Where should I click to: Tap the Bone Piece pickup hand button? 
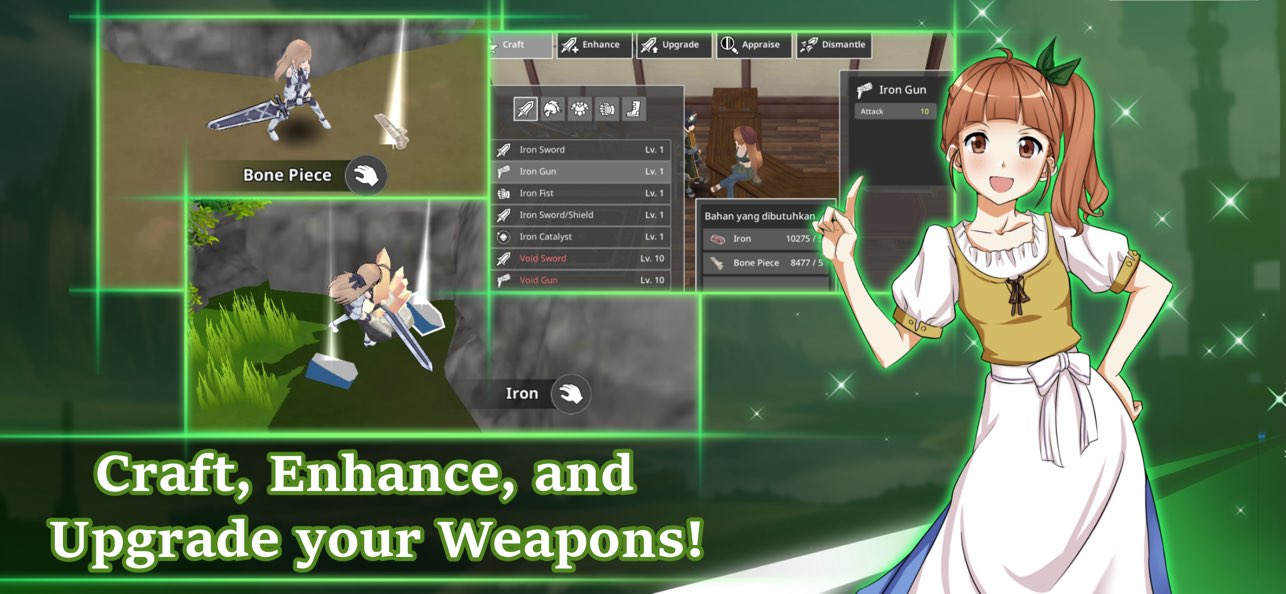366,176
